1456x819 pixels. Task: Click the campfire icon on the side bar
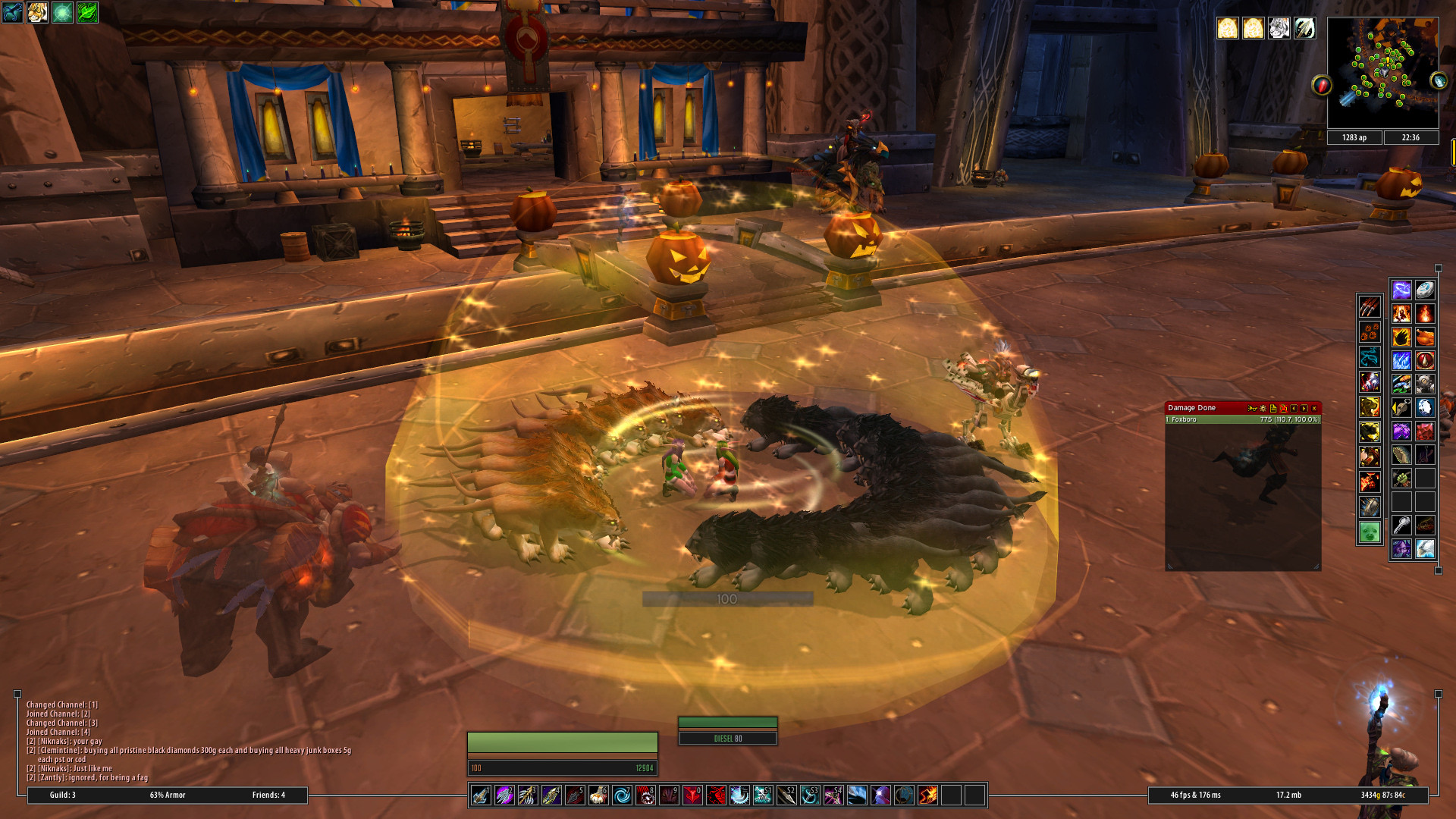point(1425,313)
